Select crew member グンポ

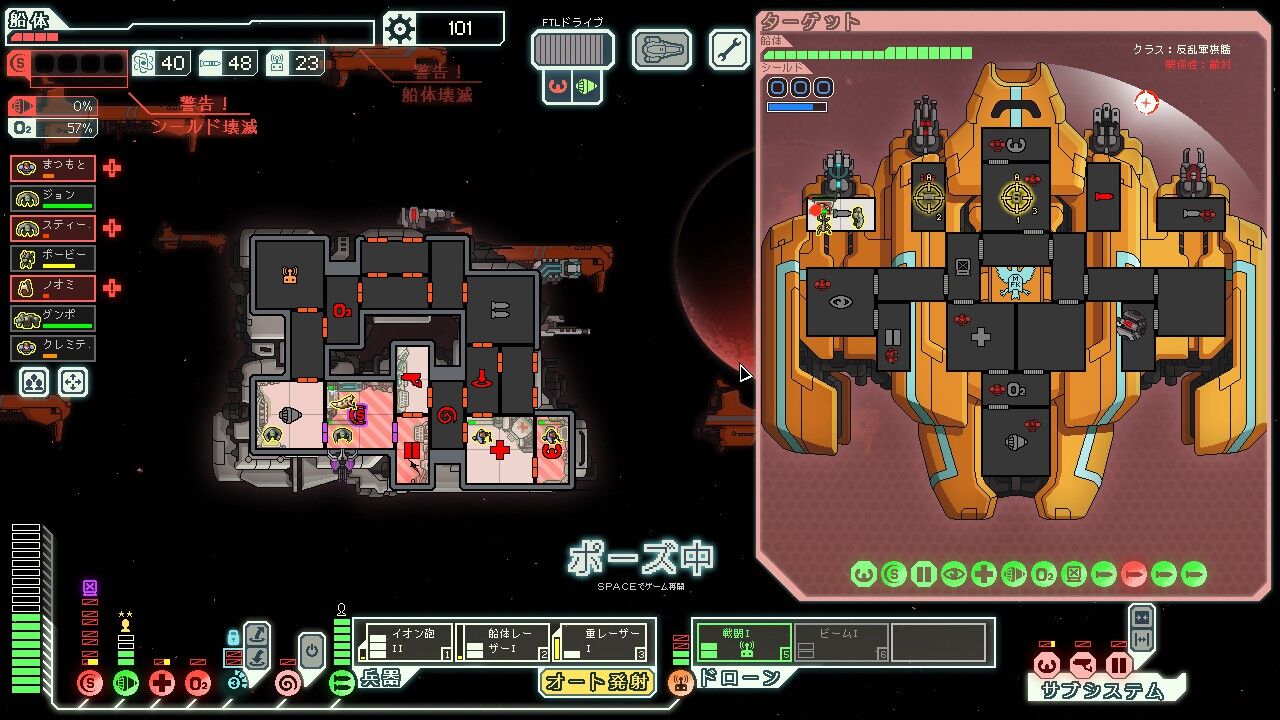(53, 318)
